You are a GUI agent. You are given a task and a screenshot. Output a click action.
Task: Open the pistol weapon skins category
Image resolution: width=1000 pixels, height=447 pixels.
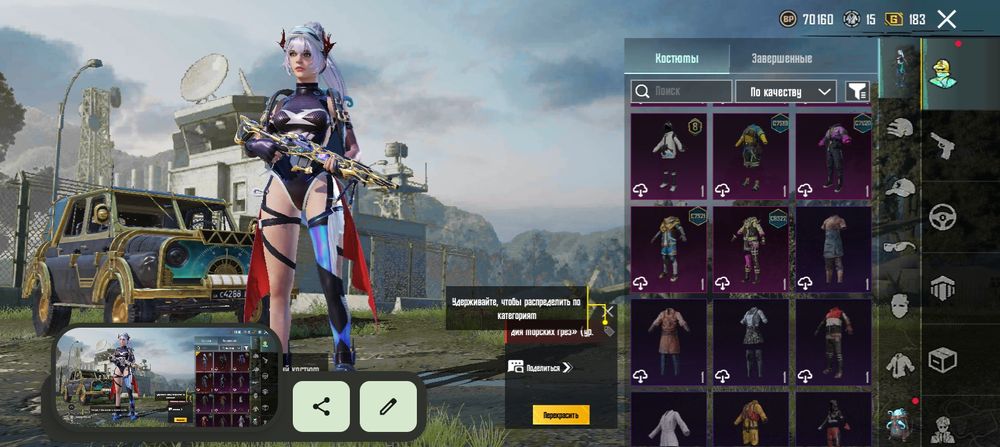click(942, 147)
